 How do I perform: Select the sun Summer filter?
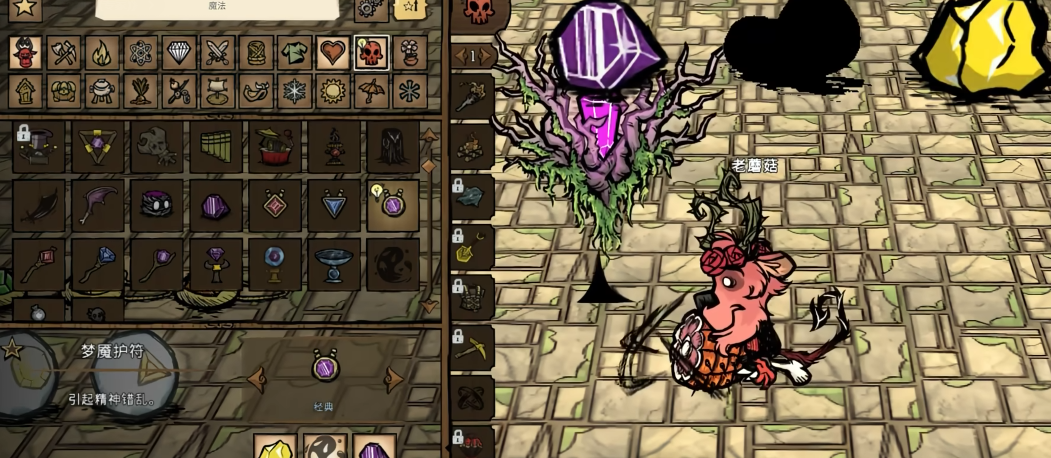333,91
